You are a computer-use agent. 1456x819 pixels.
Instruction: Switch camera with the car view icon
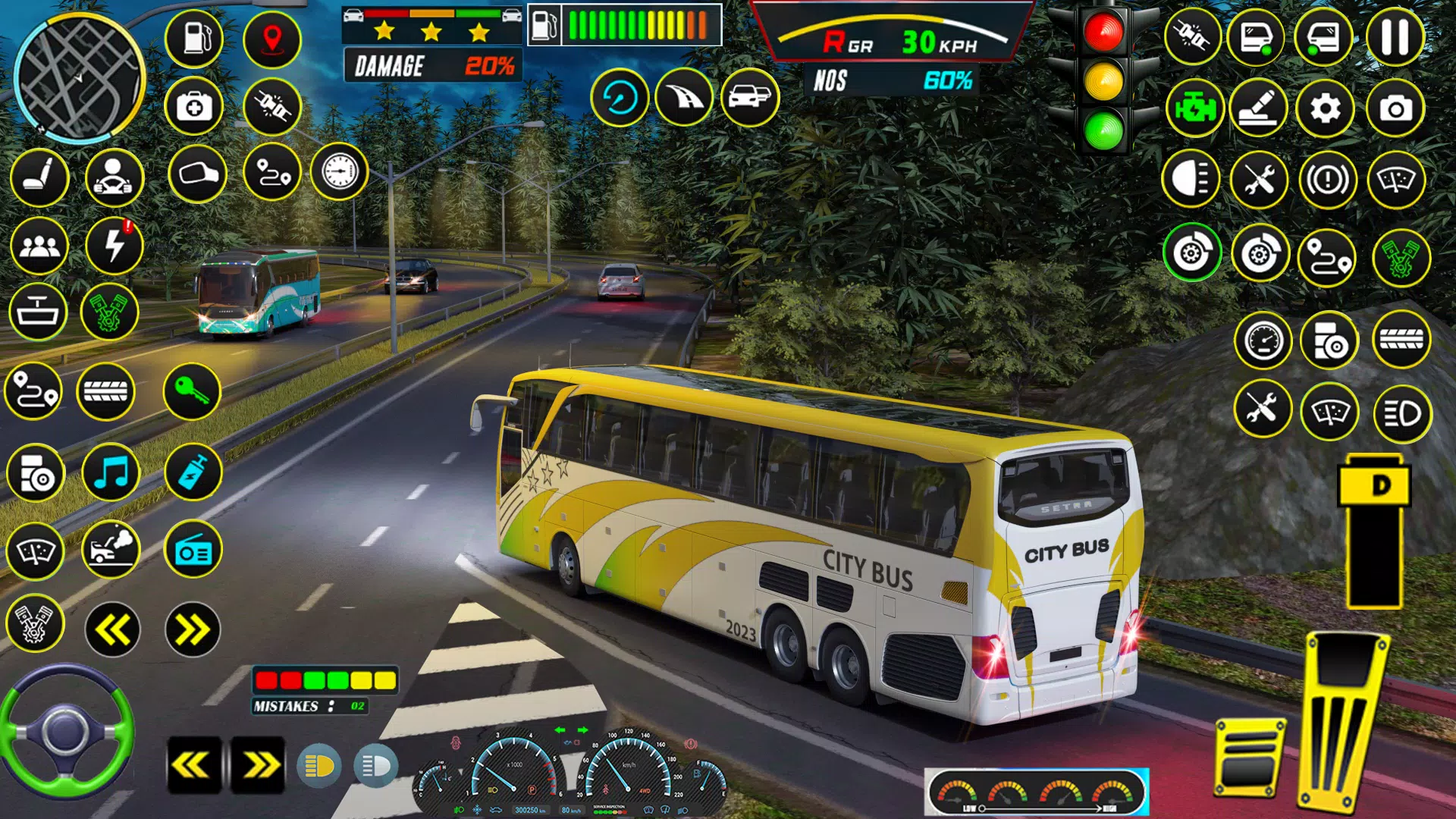pos(749,97)
